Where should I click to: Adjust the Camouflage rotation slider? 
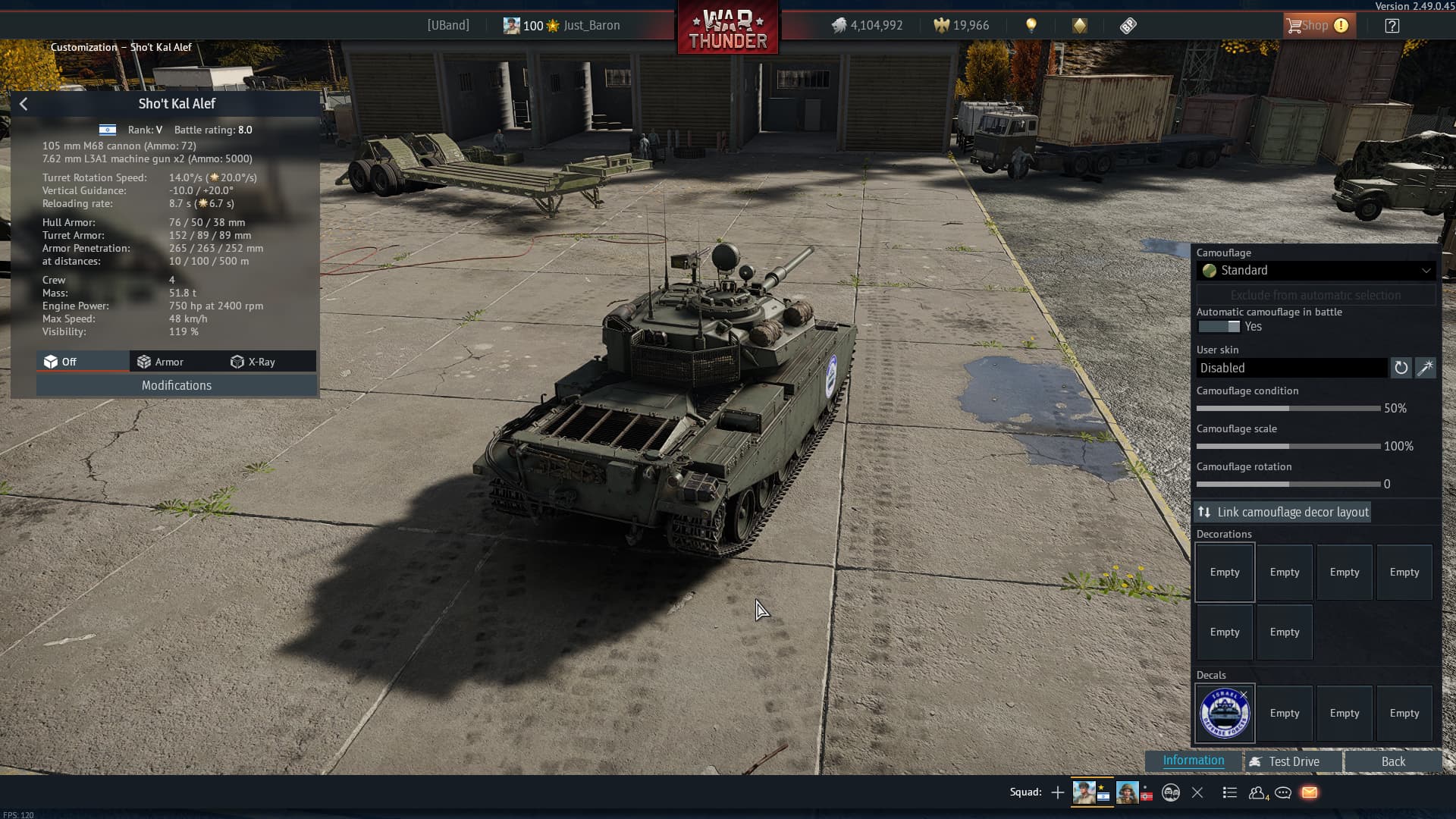point(1288,485)
